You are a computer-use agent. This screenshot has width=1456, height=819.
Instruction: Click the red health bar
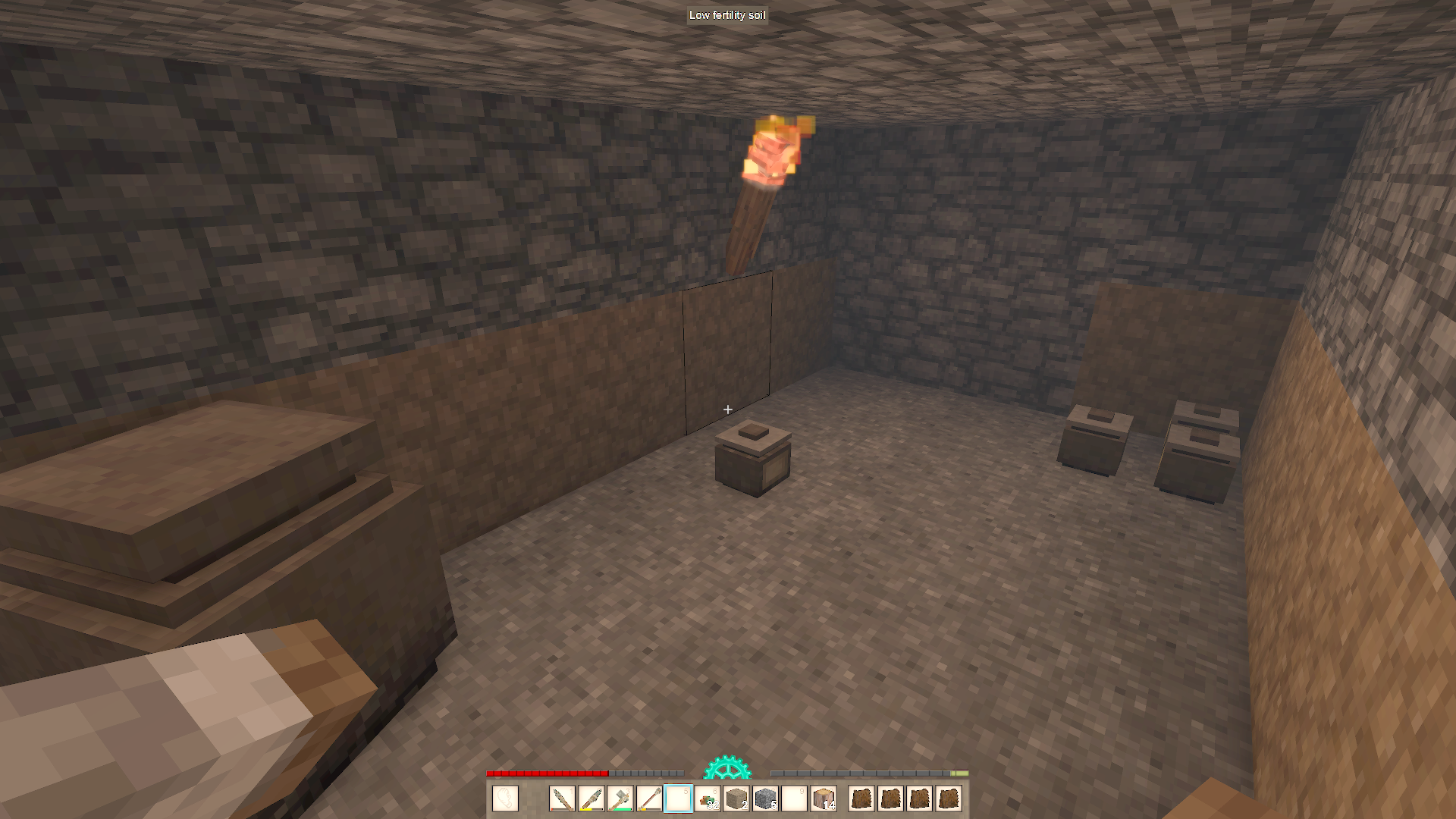click(546, 774)
